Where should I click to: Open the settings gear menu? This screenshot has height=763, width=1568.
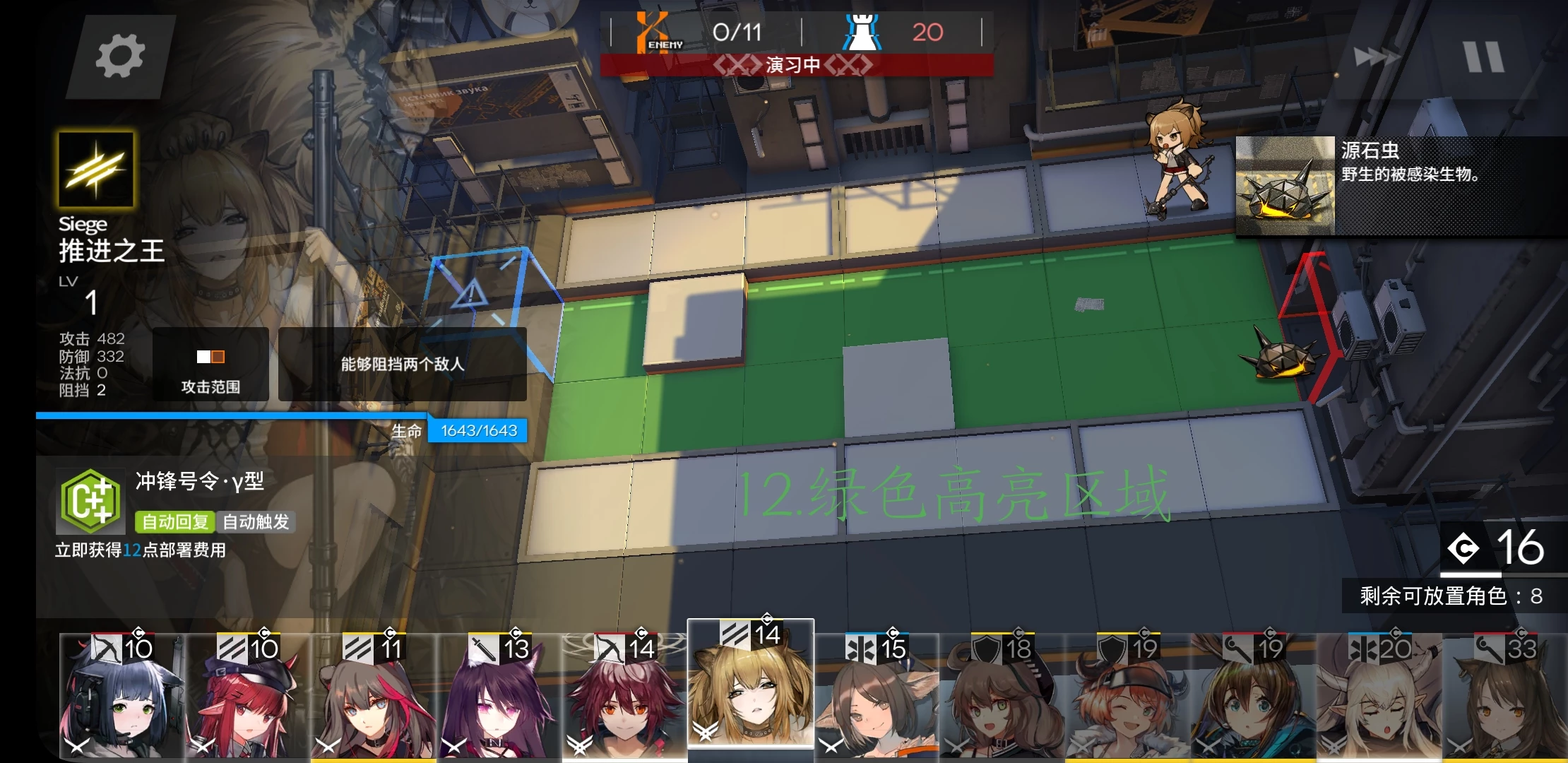(119, 57)
